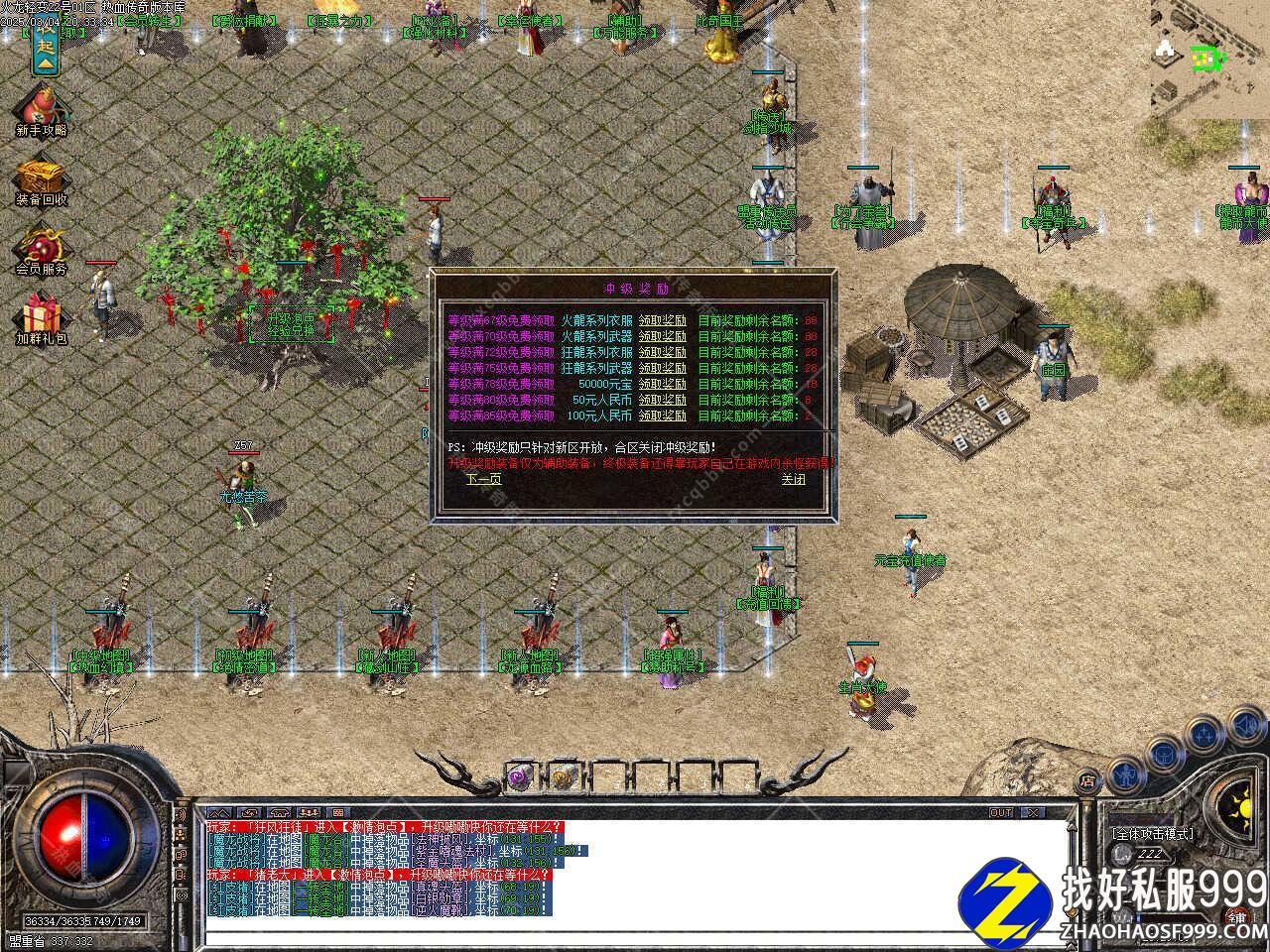Claim the level 67 火龍系列衣服 reward
1270x952 pixels.
pyautogui.click(x=662, y=320)
